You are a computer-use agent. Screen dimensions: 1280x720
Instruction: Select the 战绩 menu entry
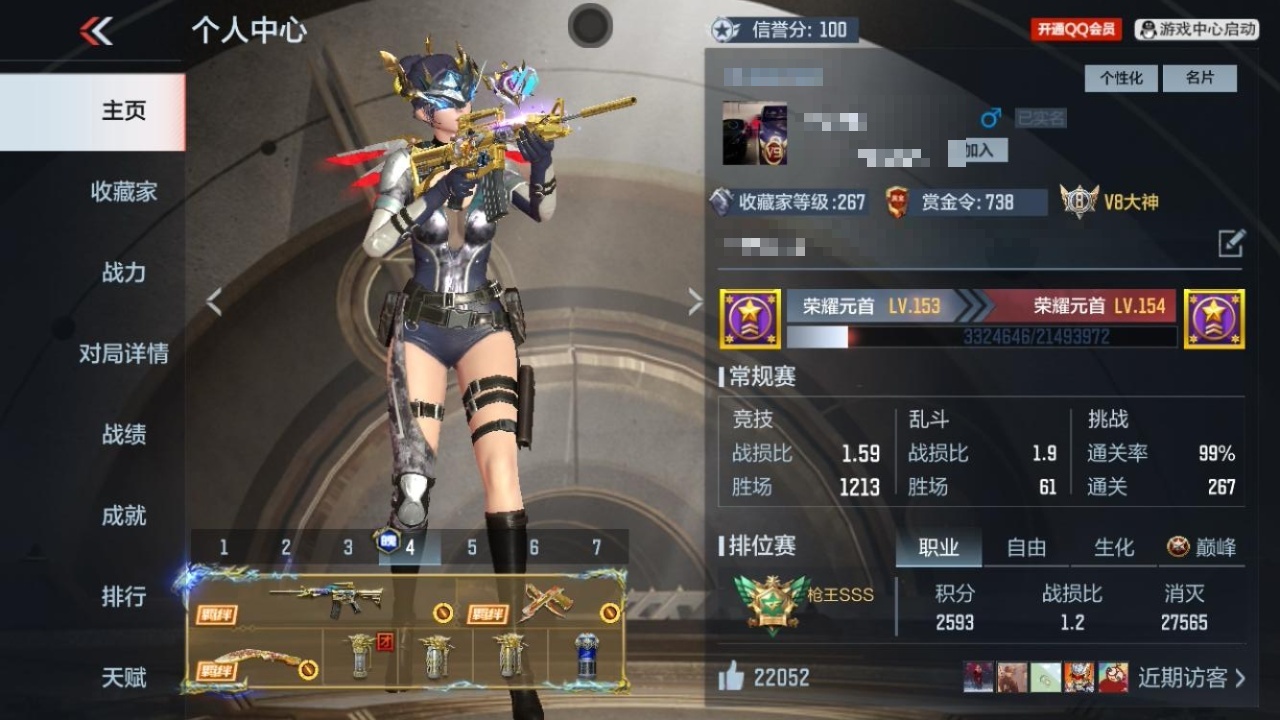coord(123,434)
